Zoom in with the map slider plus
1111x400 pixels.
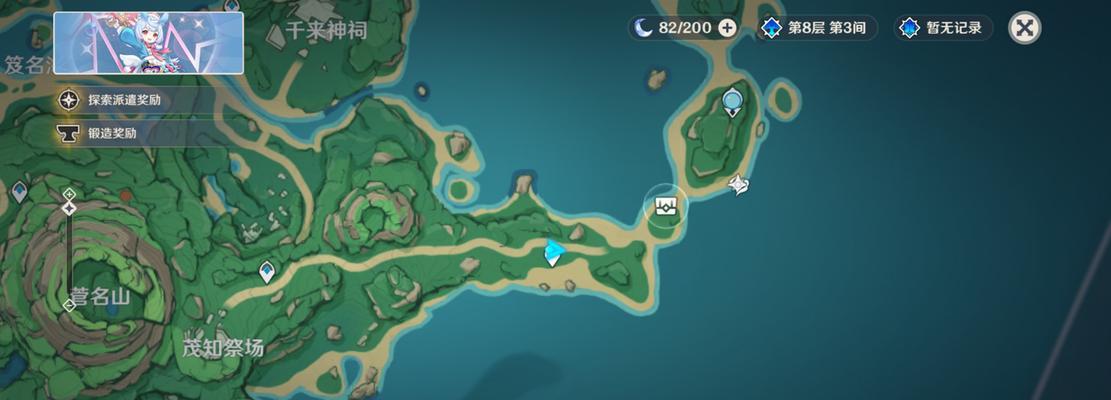69,194
